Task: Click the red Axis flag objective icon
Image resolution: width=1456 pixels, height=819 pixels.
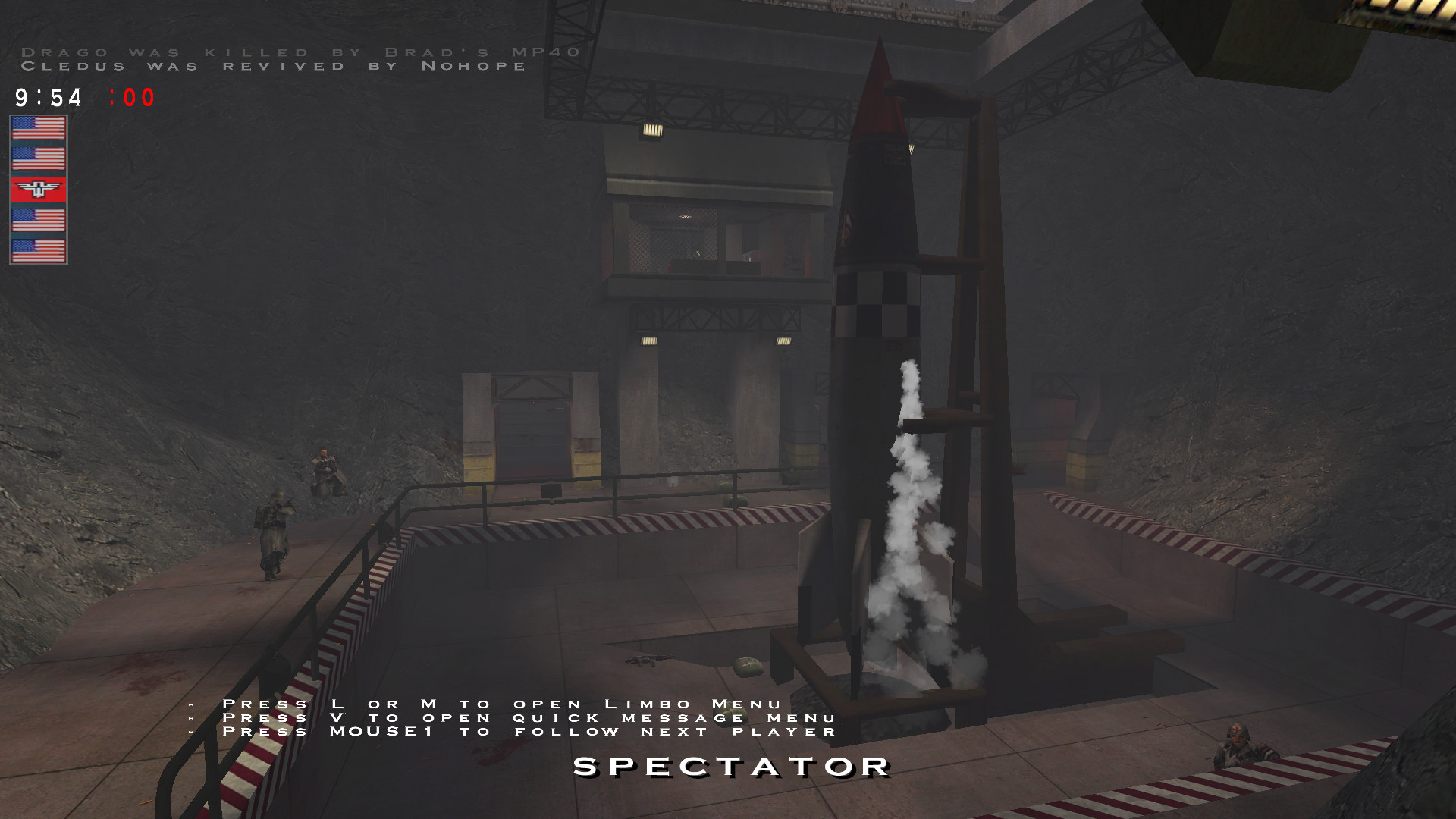Action: tap(39, 190)
